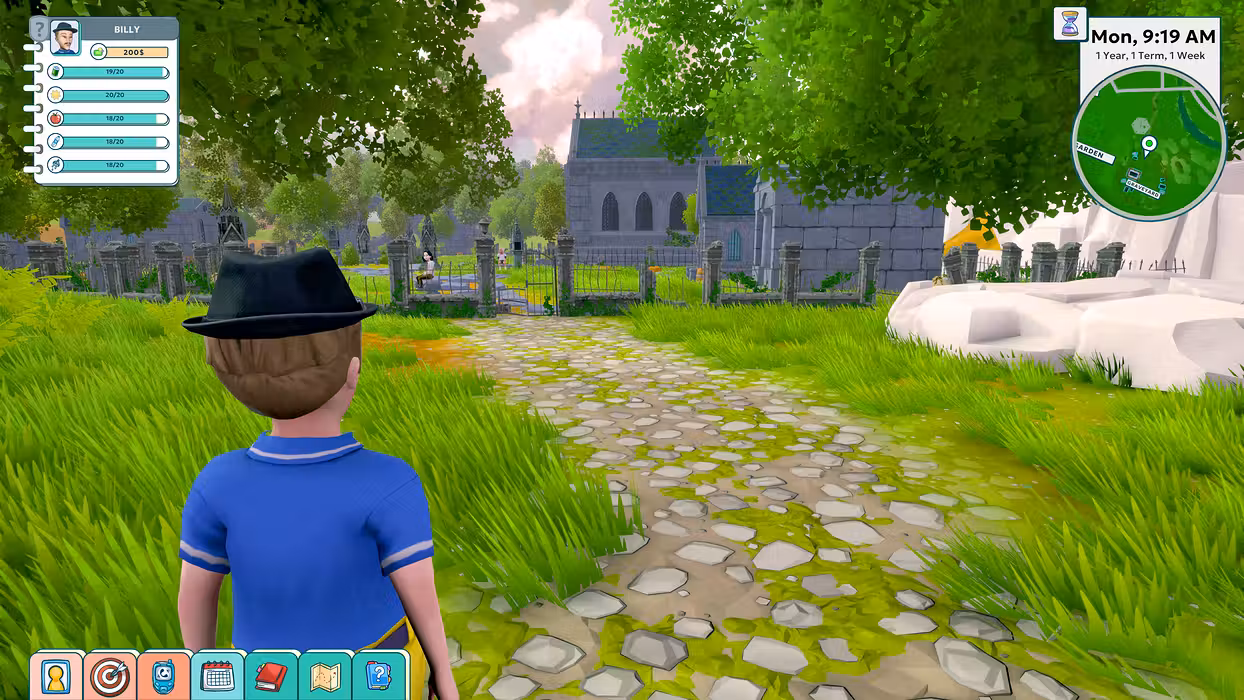Click the hourglass time icon
1244x700 pixels.
point(1070,24)
